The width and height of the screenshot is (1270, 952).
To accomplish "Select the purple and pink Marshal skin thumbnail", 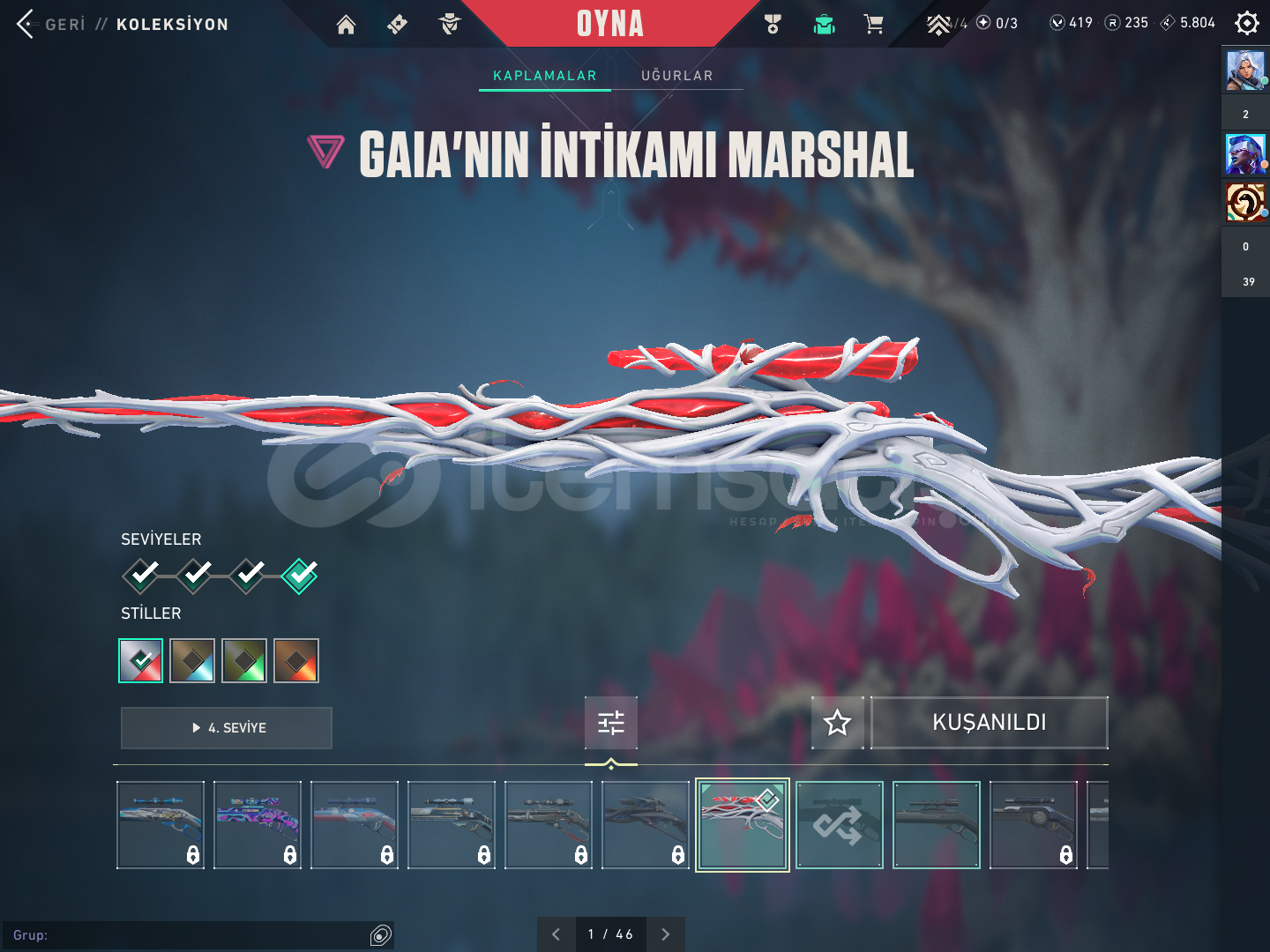I will (x=258, y=825).
